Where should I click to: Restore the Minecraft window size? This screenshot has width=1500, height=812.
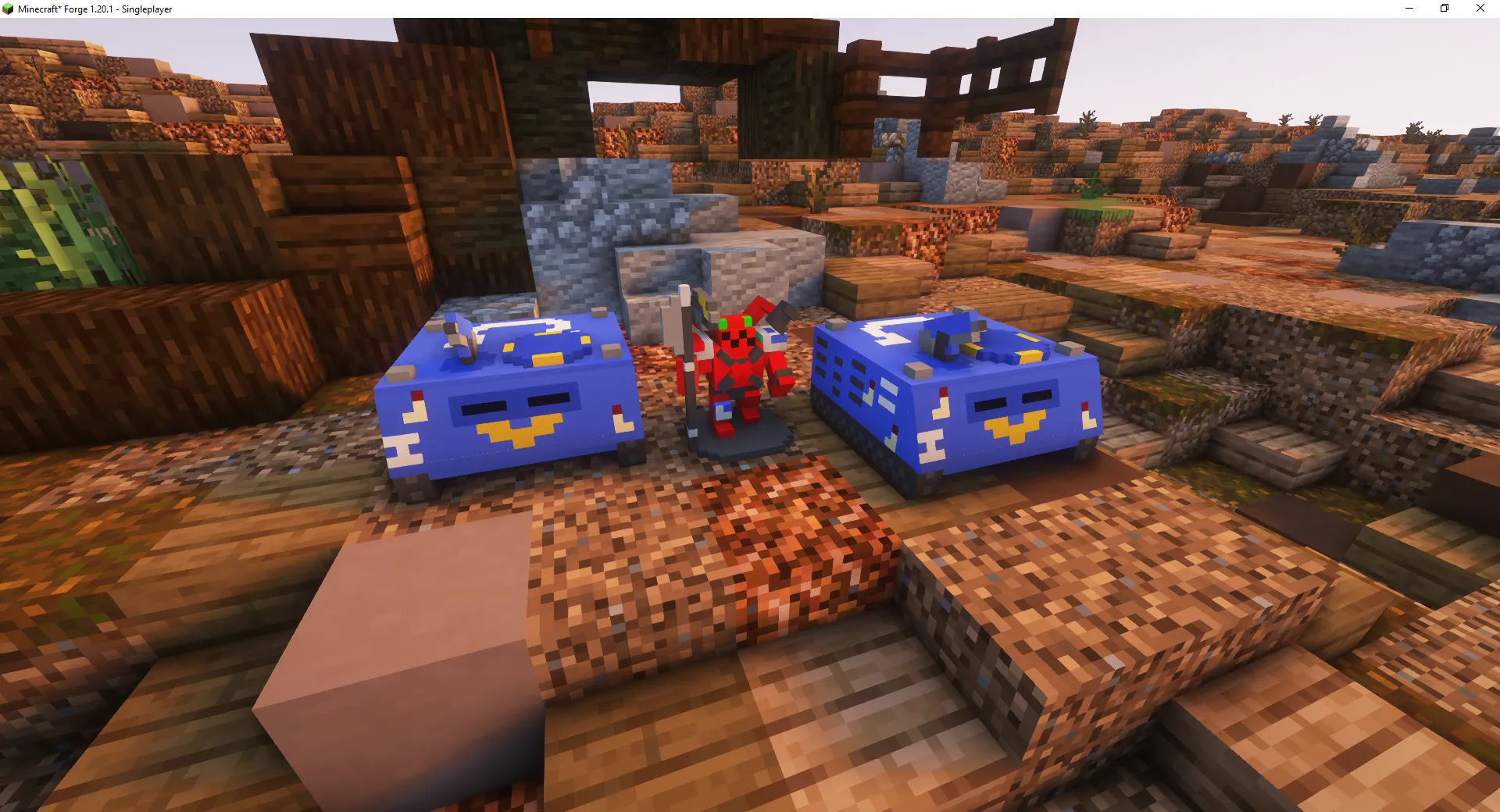pyautogui.click(x=1444, y=9)
